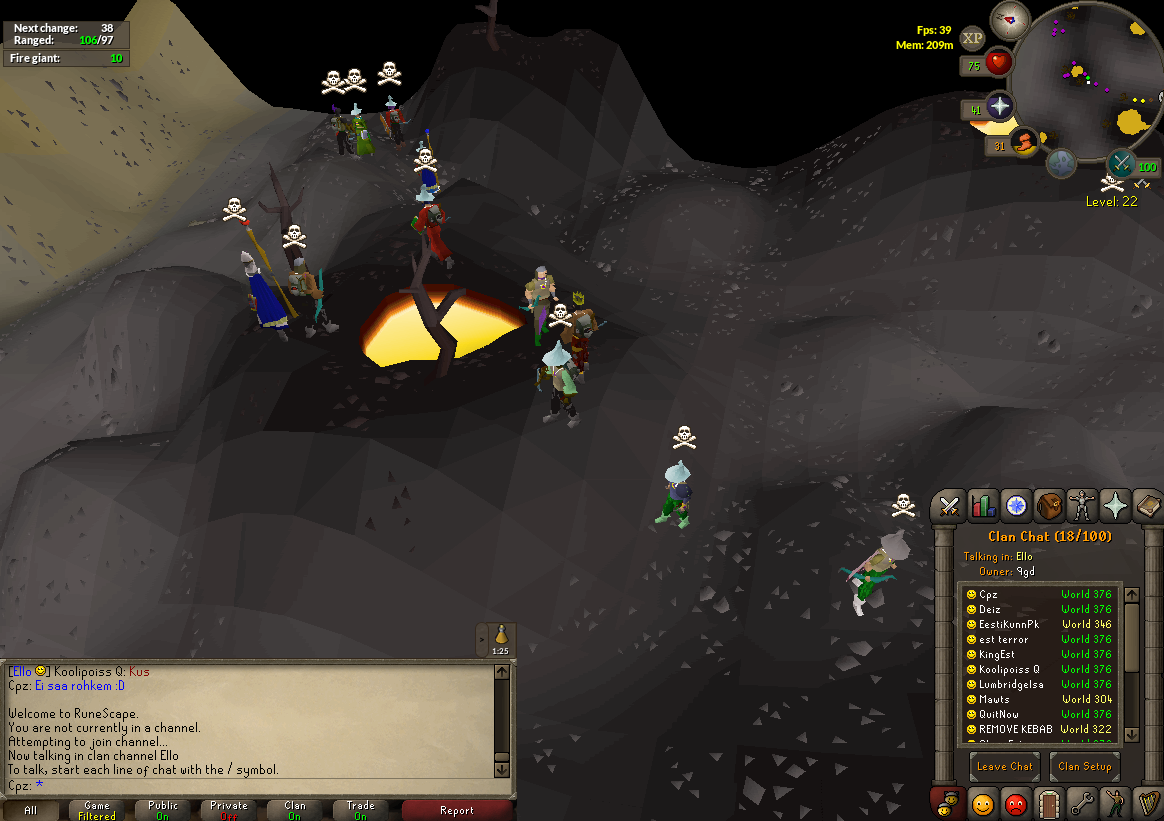Open the Logout door tab

point(1048,804)
